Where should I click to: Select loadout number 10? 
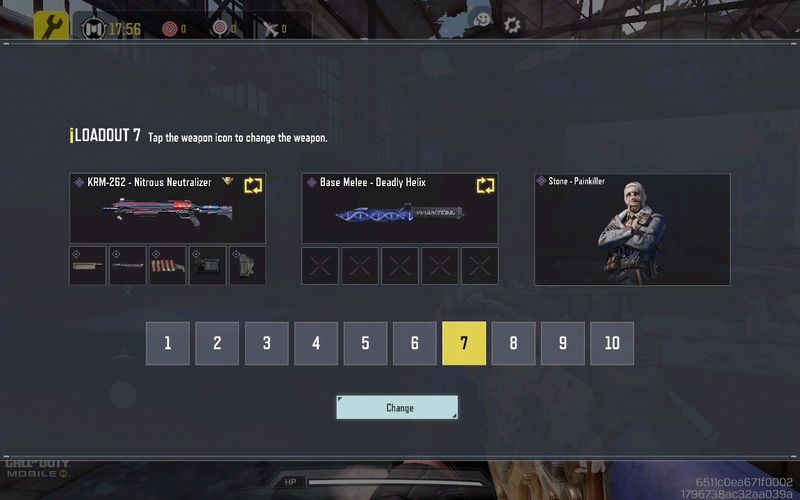(x=612, y=343)
